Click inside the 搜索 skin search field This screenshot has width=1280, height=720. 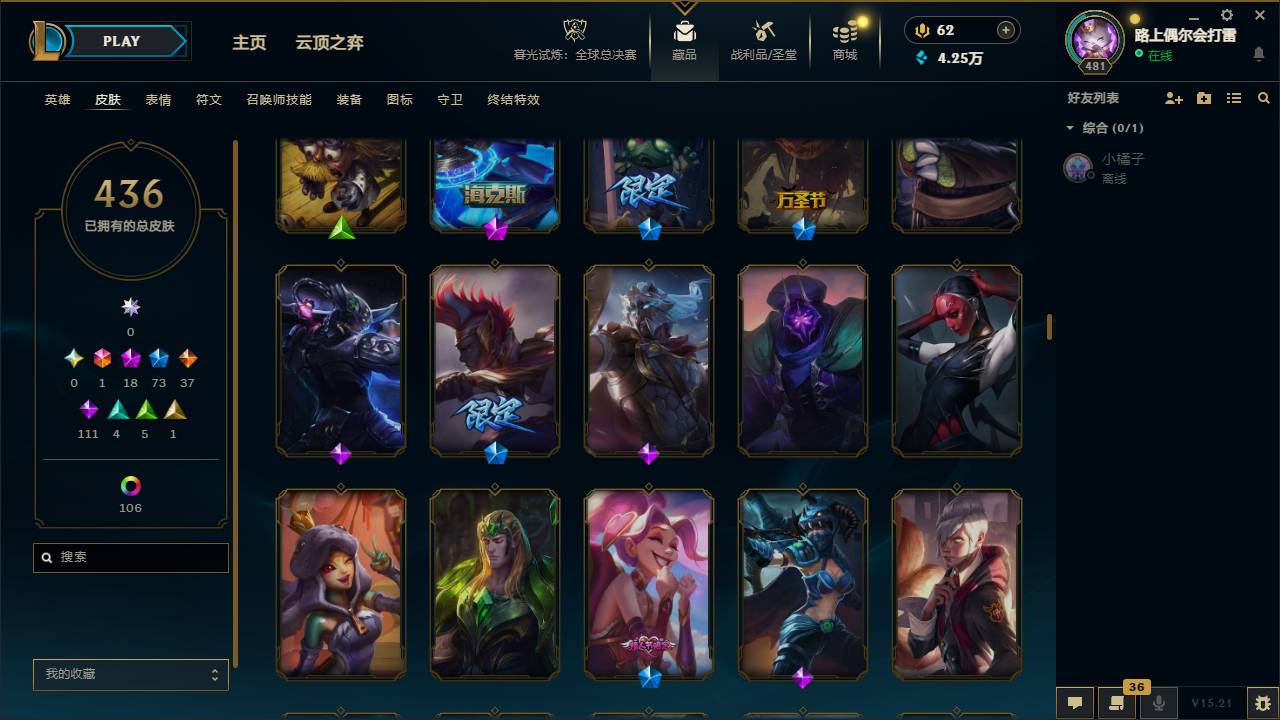(x=130, y=557)
